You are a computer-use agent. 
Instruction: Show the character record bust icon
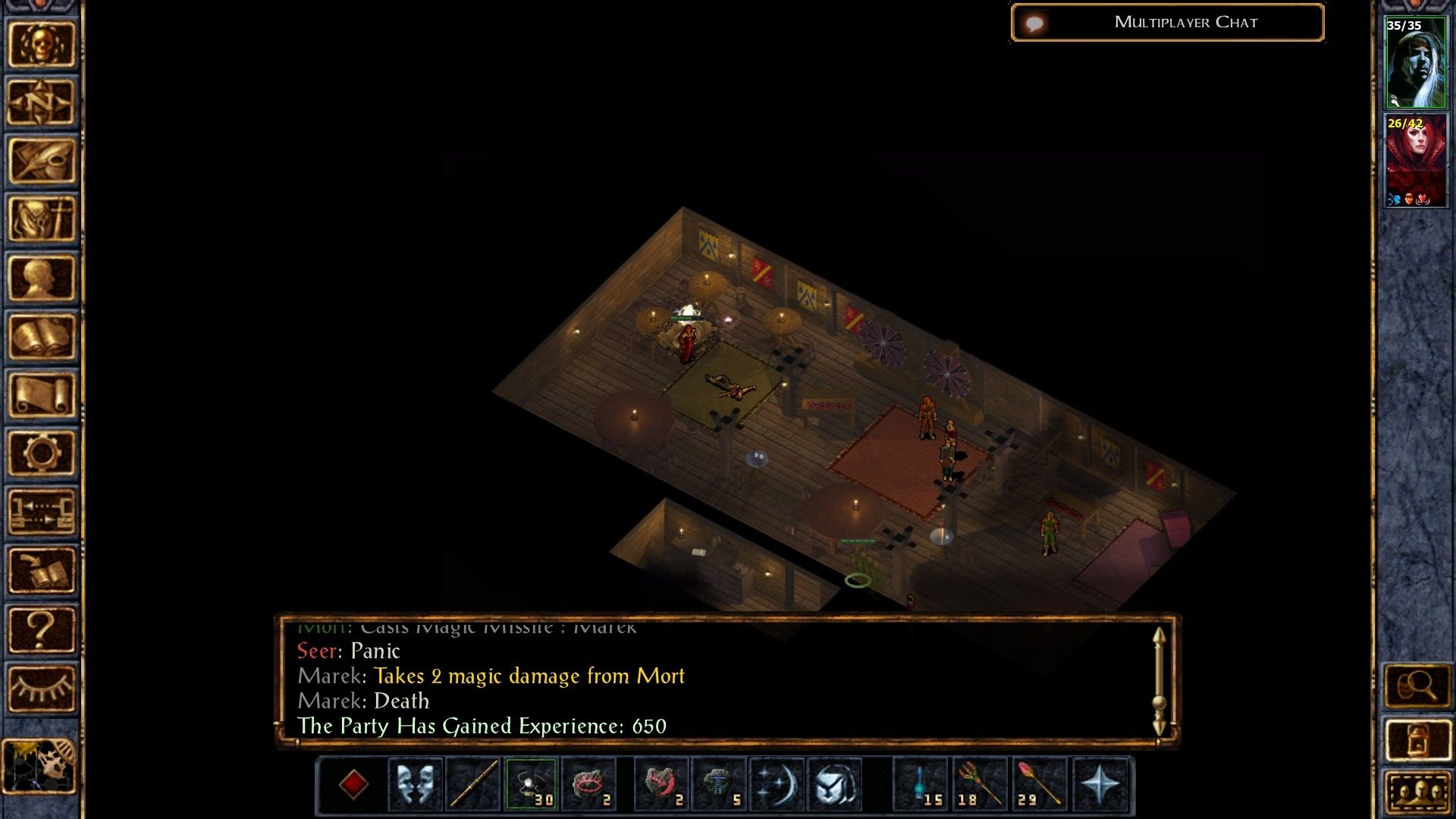tap(42, 278)
